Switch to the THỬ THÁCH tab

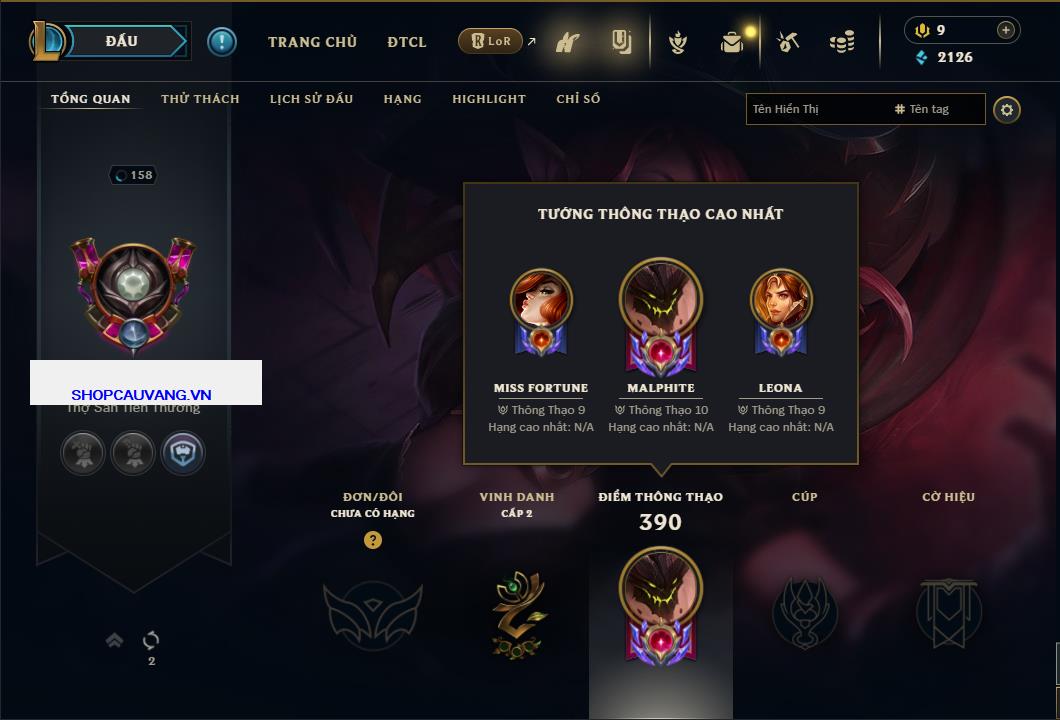point(200,99)
